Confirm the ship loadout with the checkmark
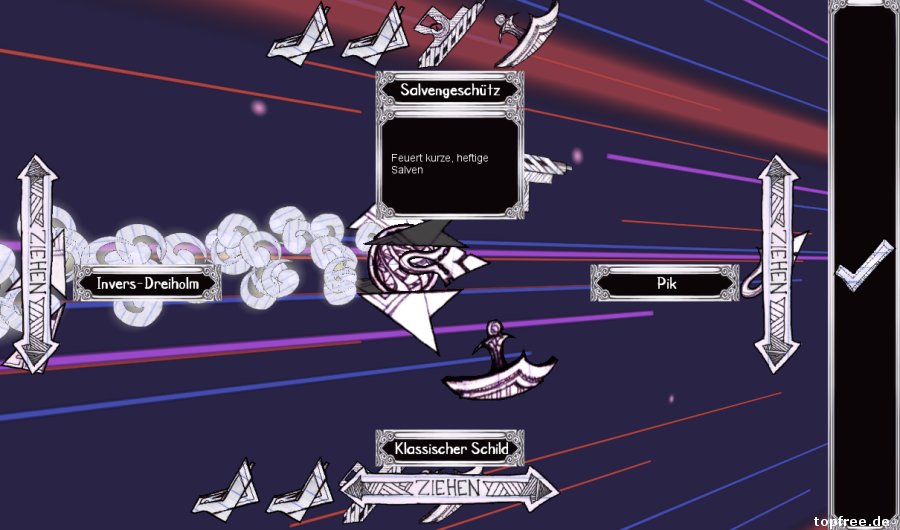 864,267
